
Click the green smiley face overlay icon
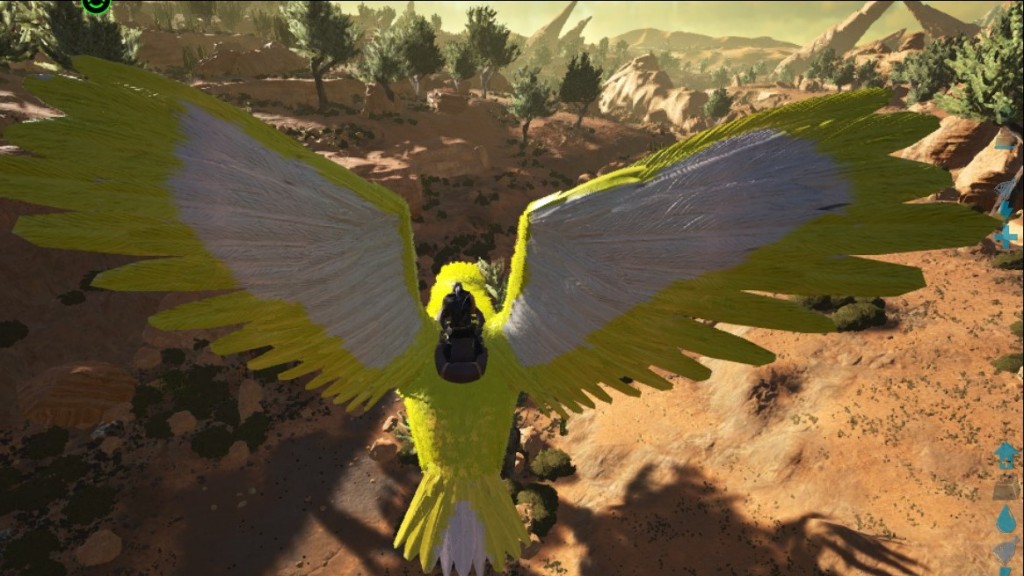(x=96, y=4)
